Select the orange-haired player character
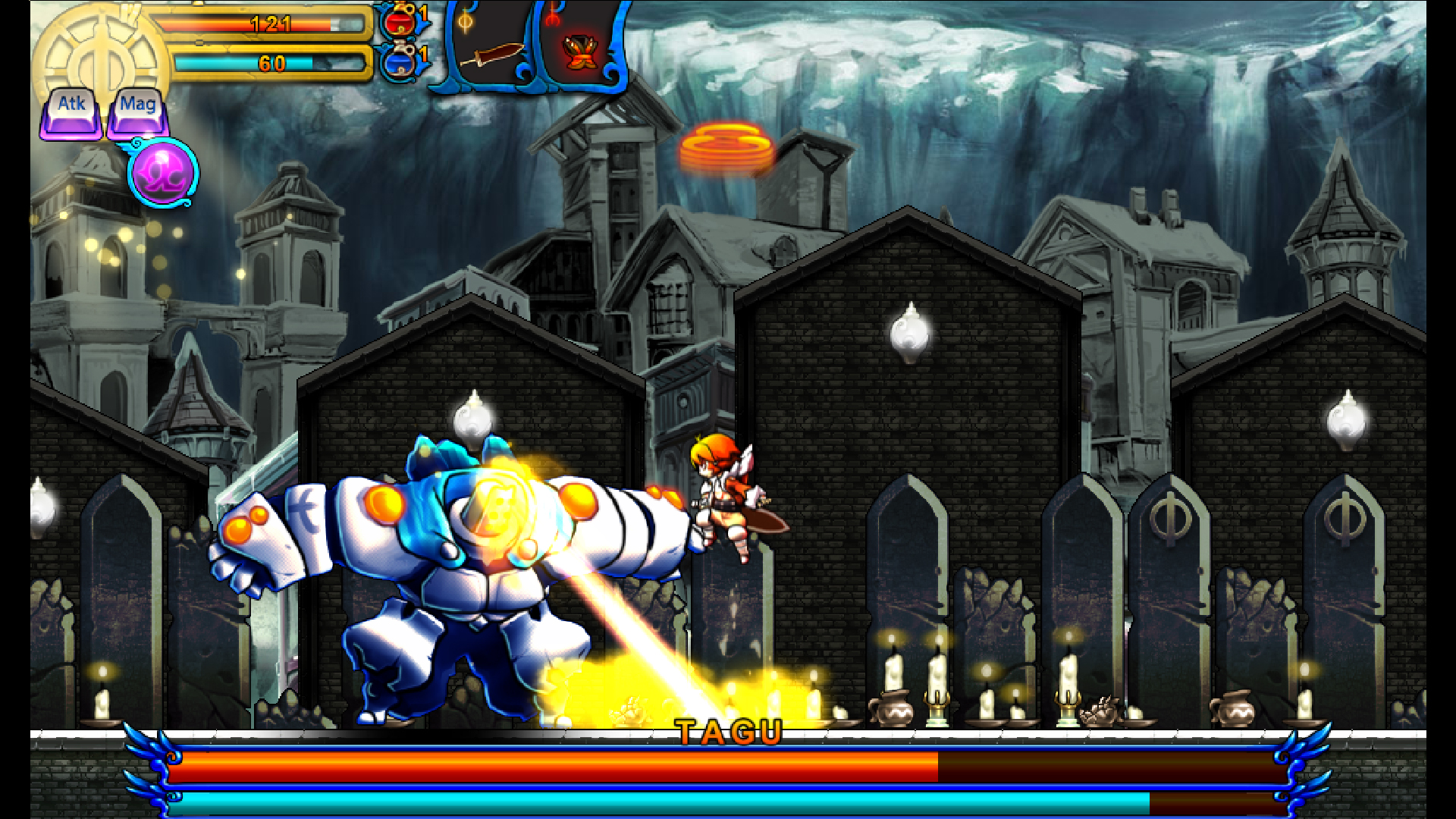Viewport: 1456px width, 819px height. tap(720, 493)
